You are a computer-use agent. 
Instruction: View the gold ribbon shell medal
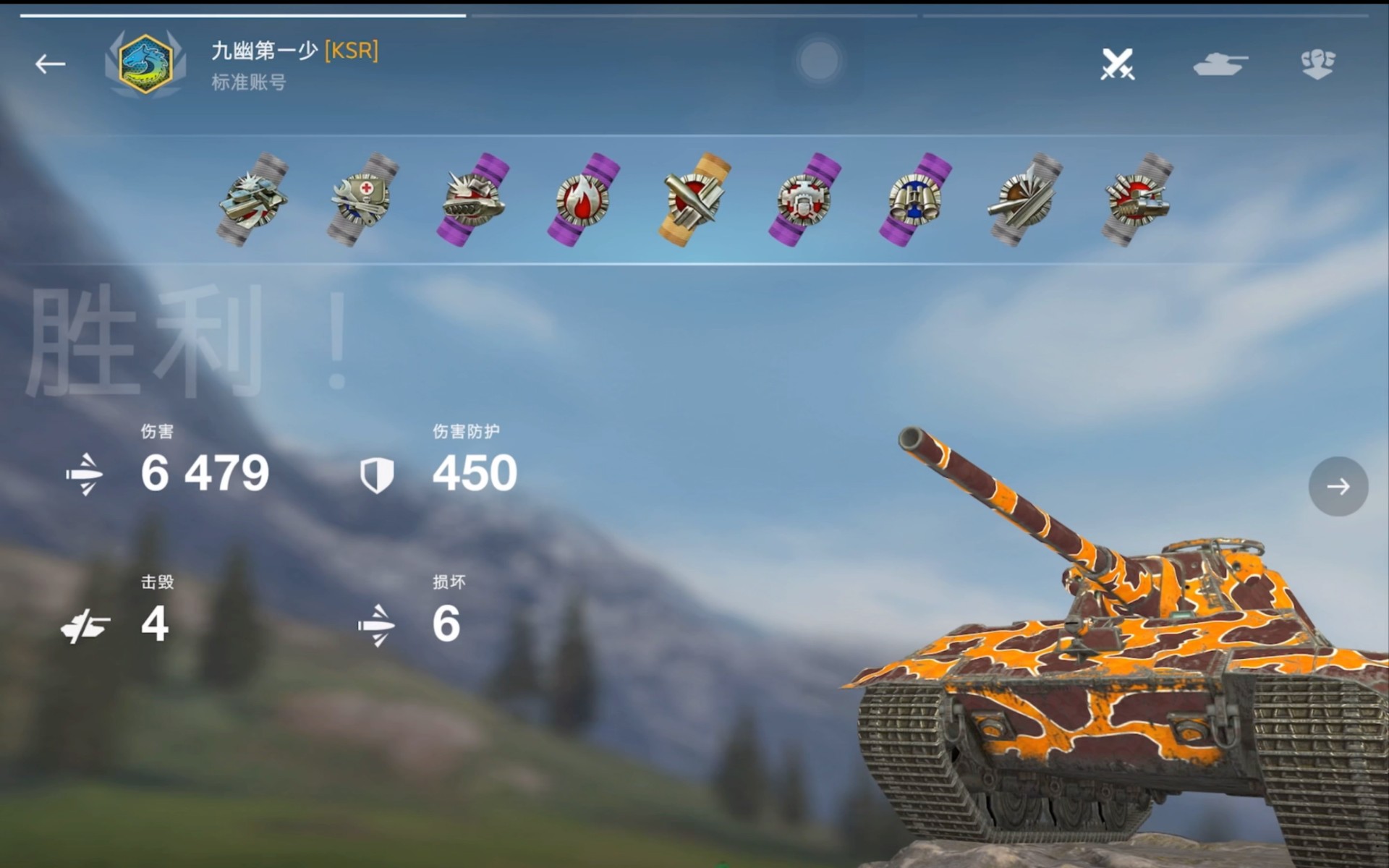click(x=694, y=199)
